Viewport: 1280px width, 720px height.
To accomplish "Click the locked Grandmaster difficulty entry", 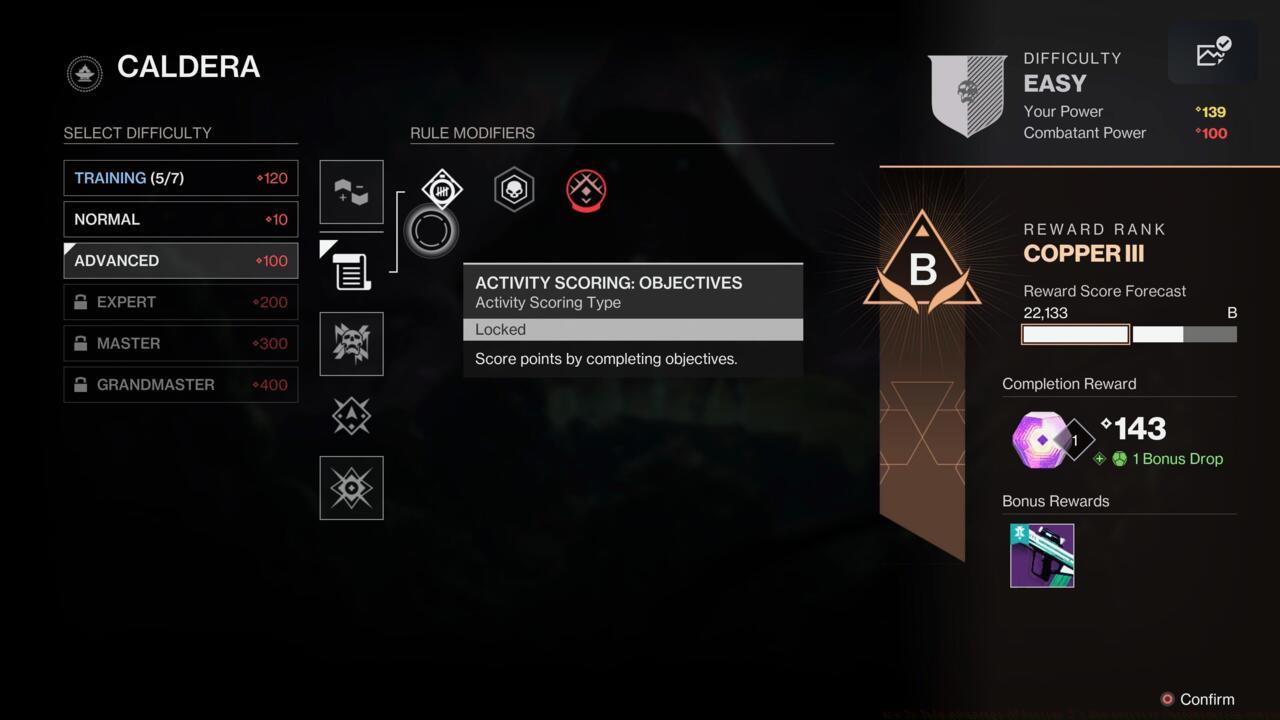I will tap(180, 384).
